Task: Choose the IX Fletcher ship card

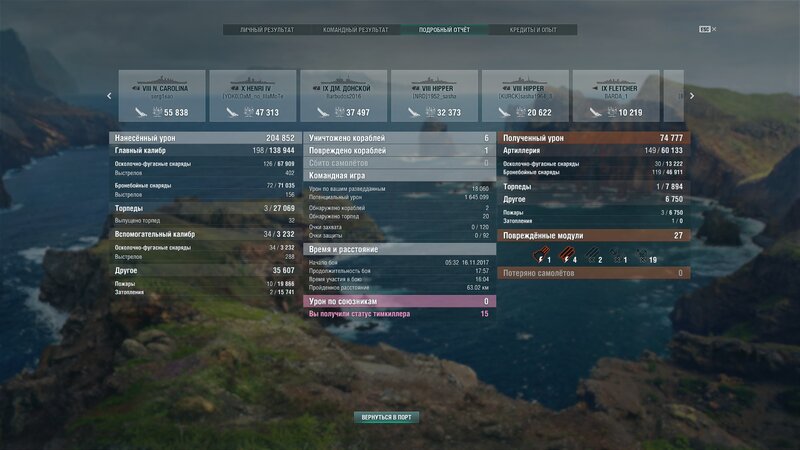Action: (x=616, y=96)
